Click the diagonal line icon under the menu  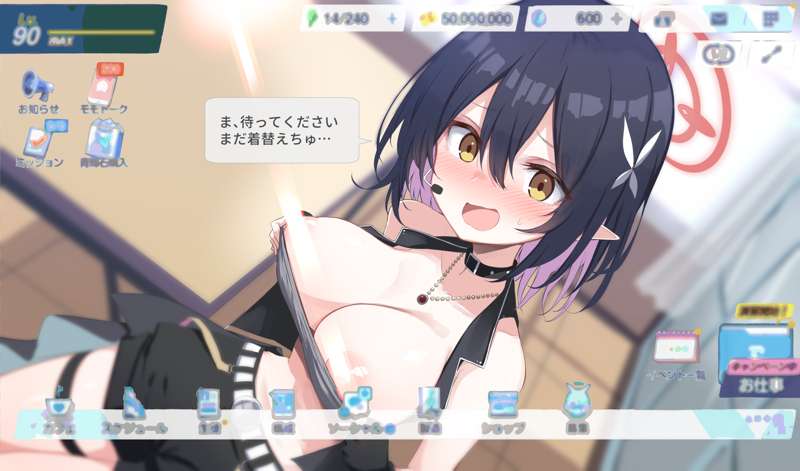[770, 54]
